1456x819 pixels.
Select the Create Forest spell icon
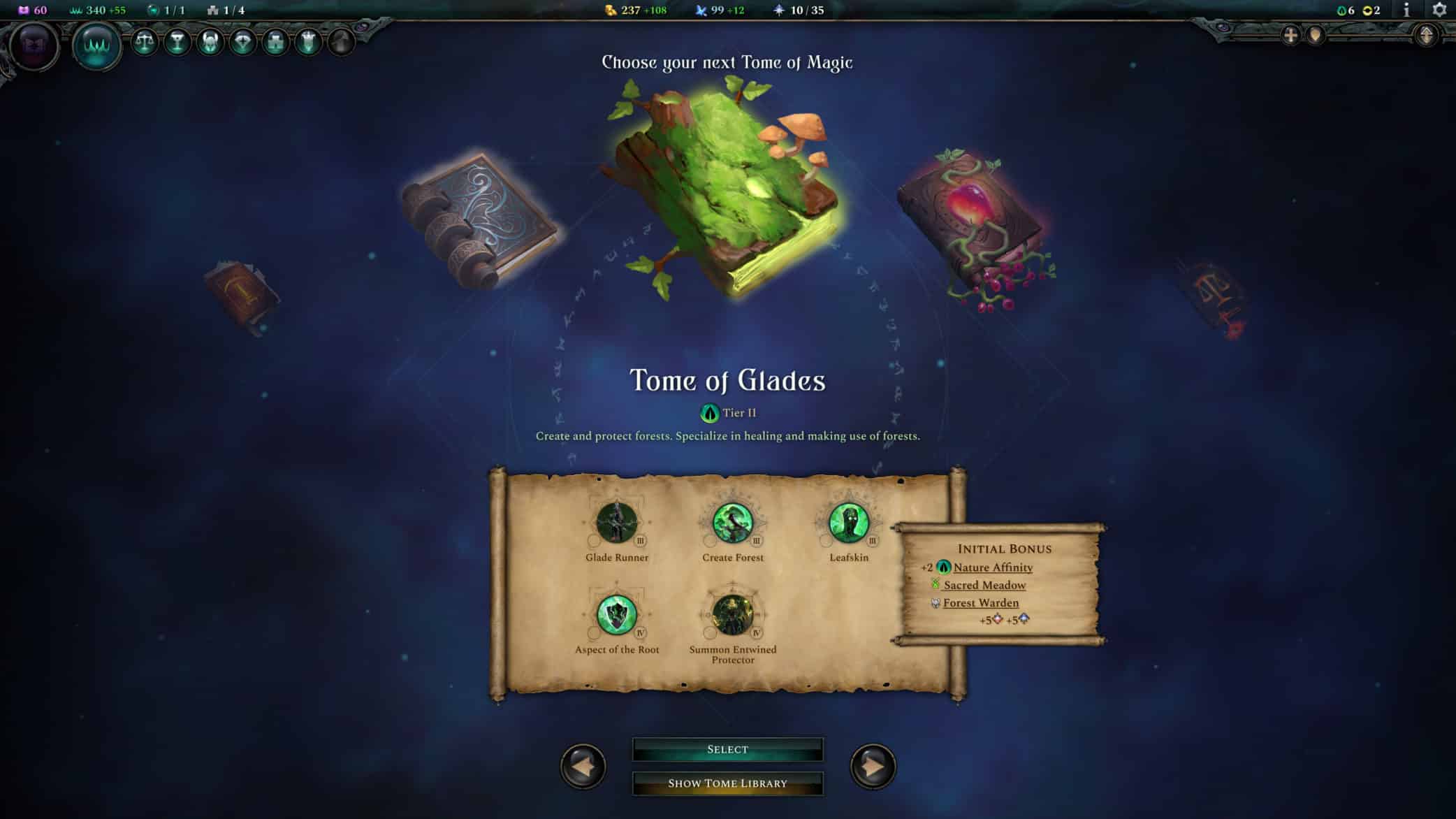(x=734, y=523)
